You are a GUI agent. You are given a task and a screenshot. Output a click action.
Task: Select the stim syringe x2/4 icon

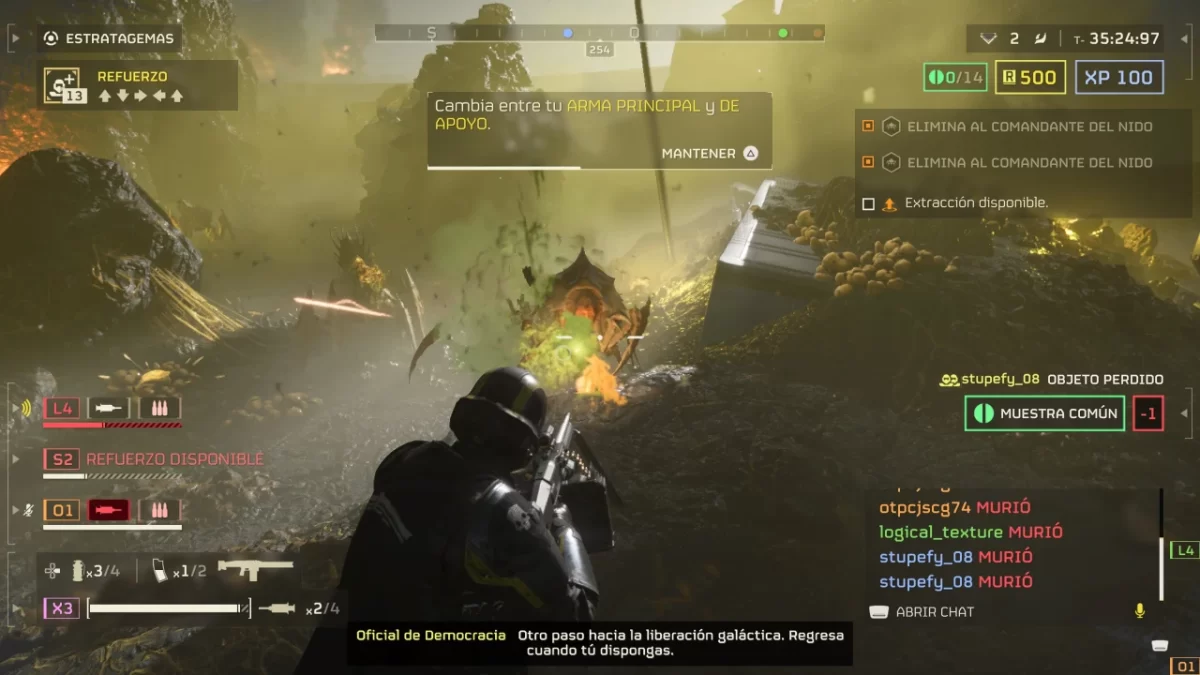(x=277, y=608)
